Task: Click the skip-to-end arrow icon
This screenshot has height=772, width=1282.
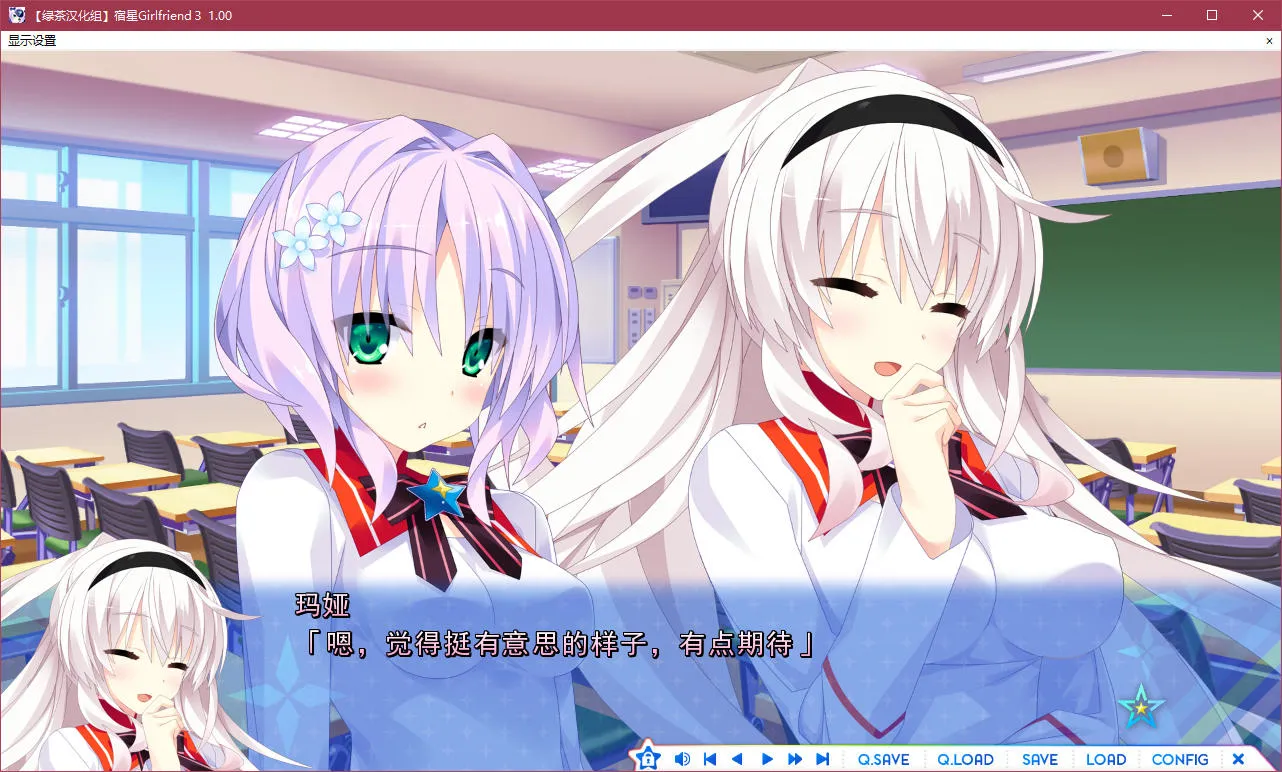Action: click(822, 758)
